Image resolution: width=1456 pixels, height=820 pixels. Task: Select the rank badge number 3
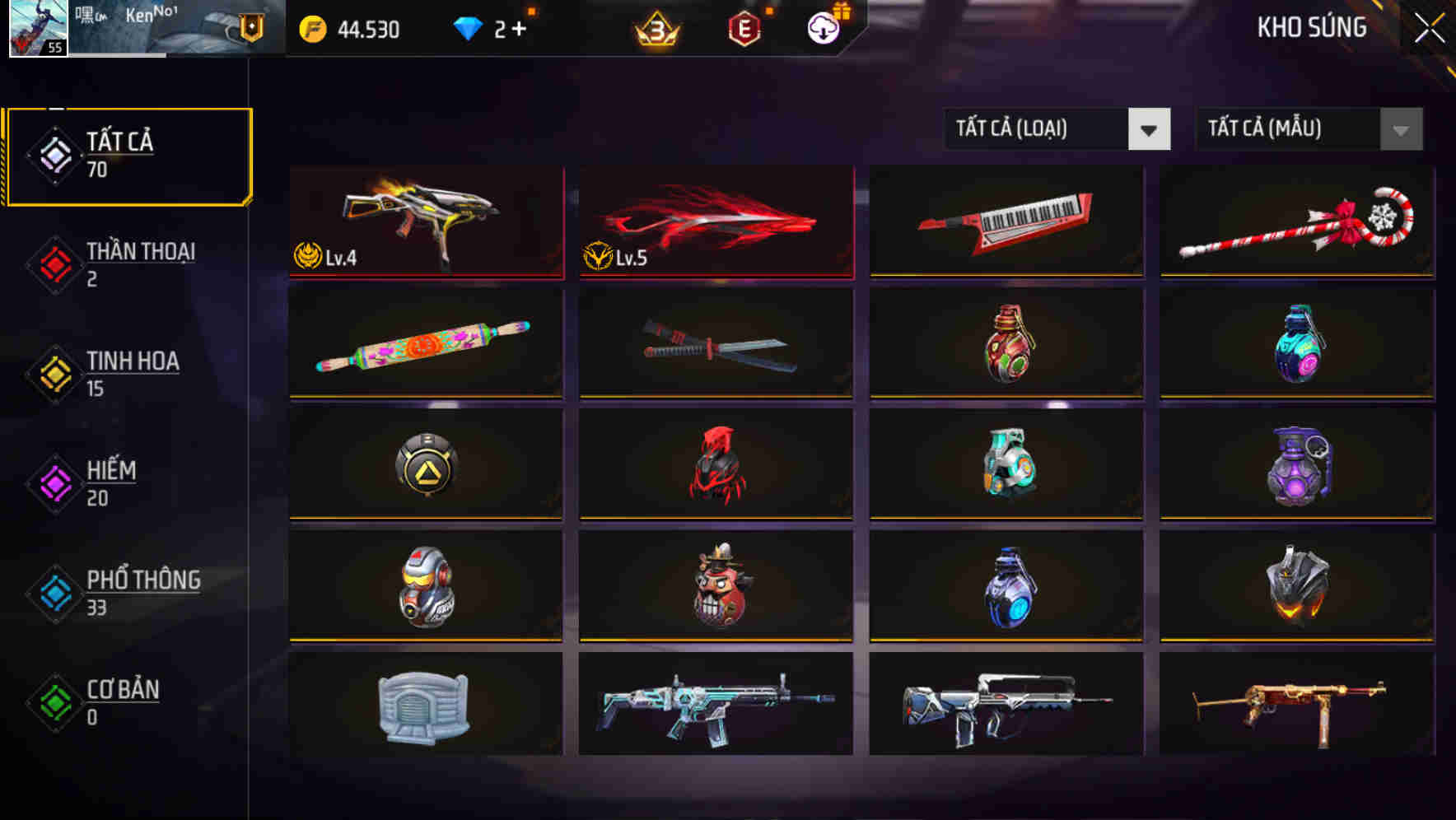pos(655,30)
